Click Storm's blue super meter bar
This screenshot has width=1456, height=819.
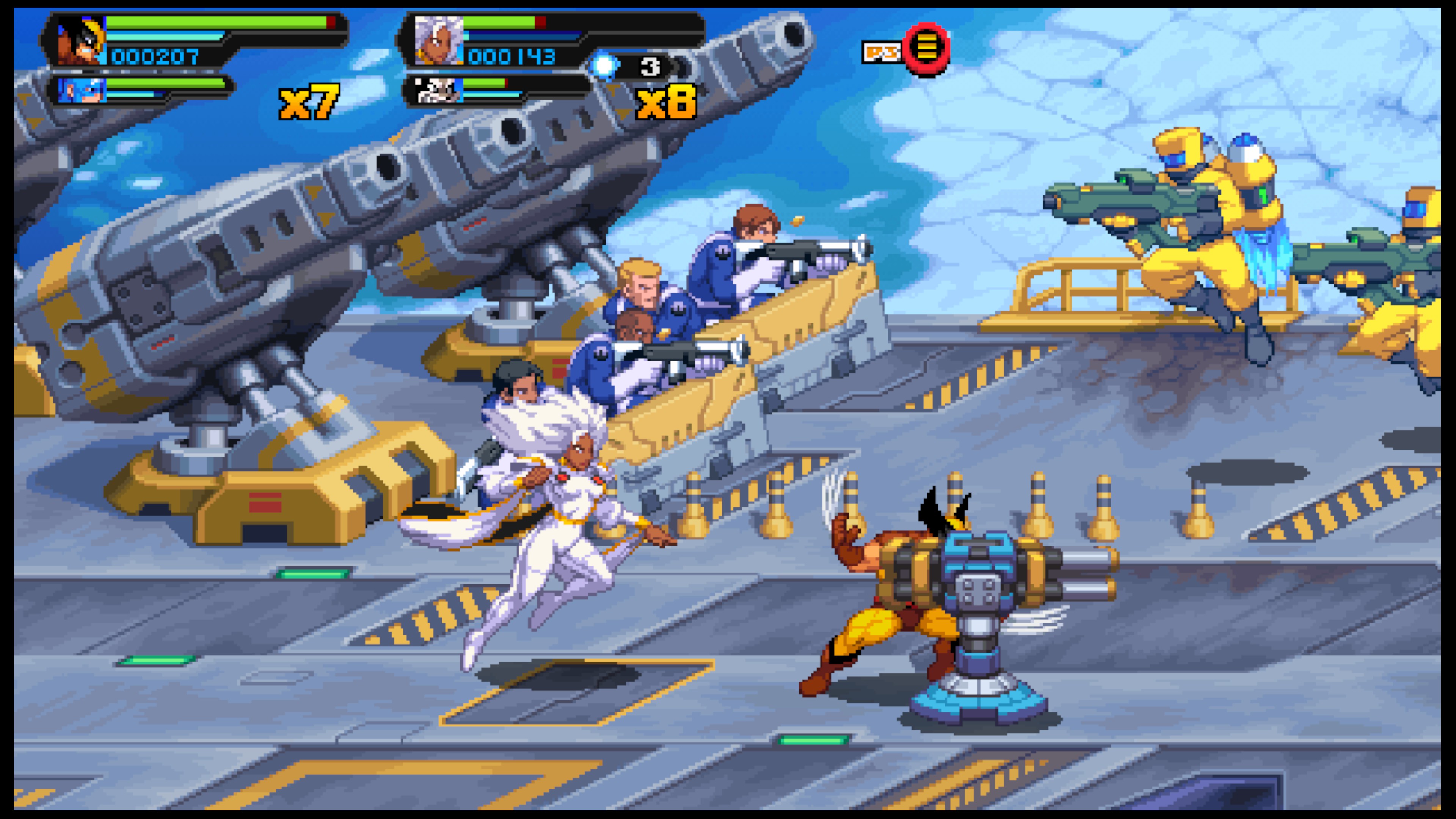coord(520,37)
